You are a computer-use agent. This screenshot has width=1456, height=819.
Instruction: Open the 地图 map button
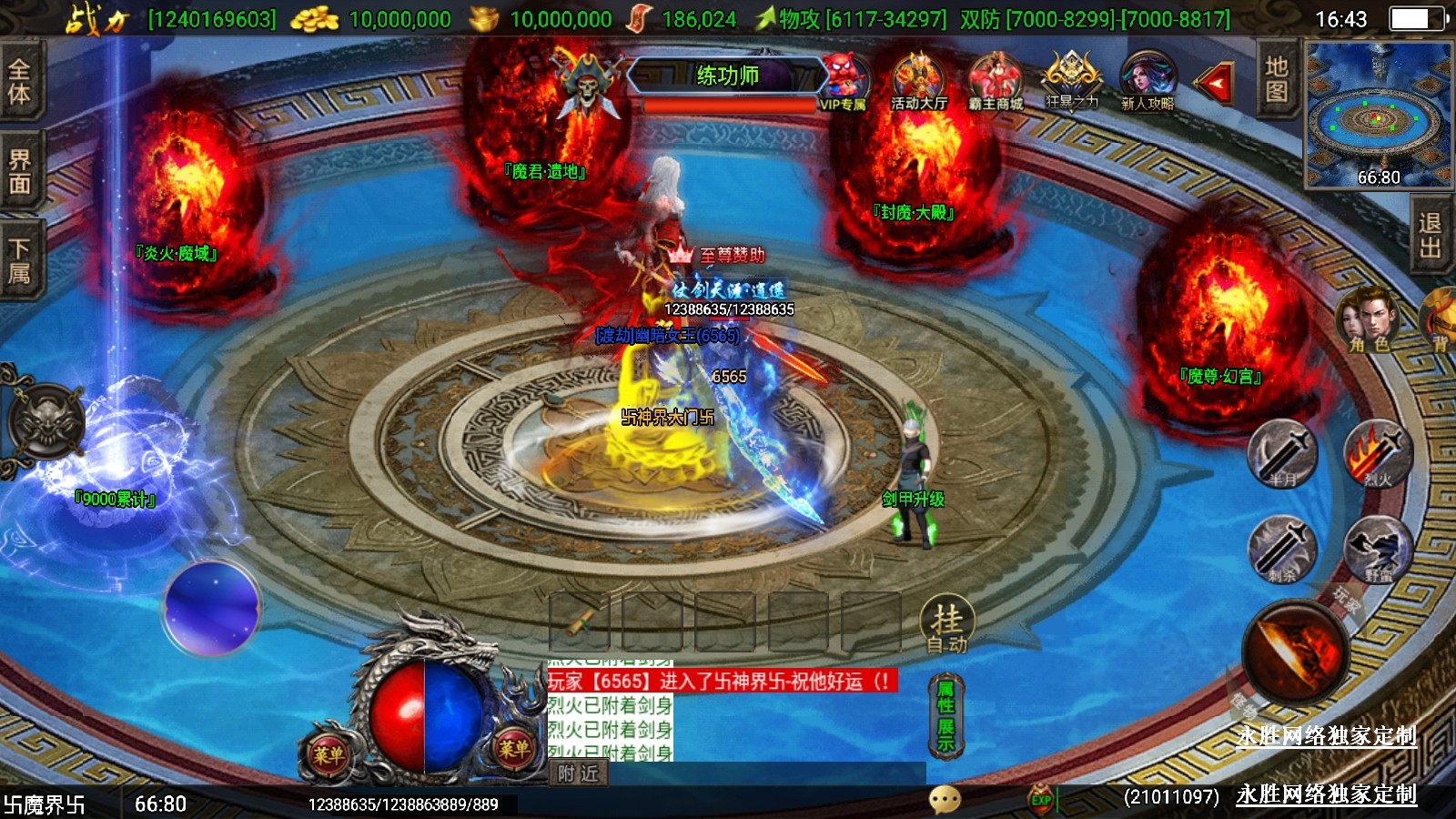pyautogui.click(x=1276, y=79)
